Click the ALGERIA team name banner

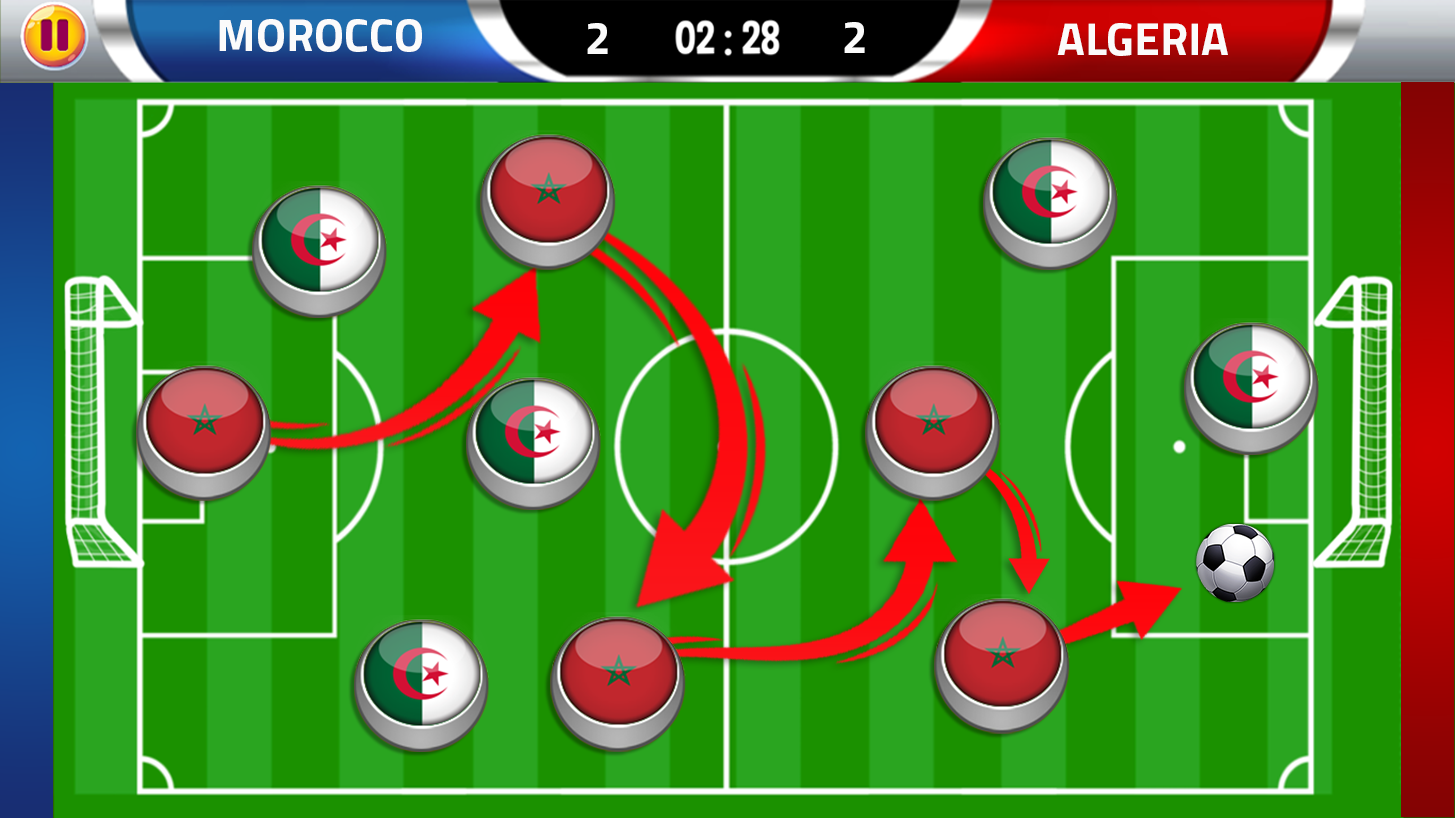[x=1141, y=39]
